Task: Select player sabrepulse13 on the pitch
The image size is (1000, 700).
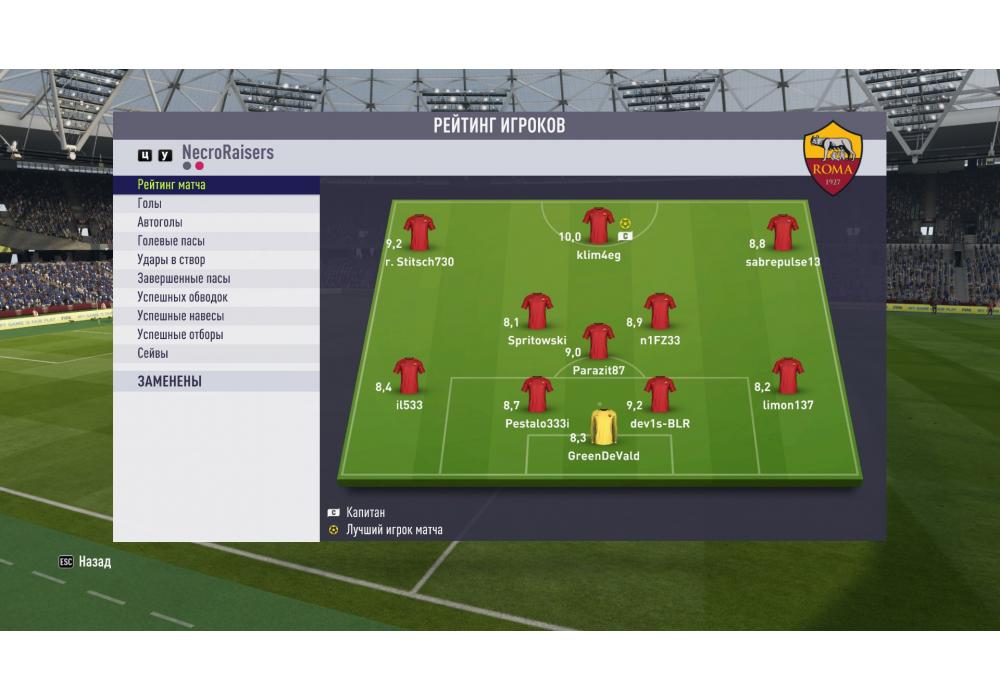Action: pos(782,233)
